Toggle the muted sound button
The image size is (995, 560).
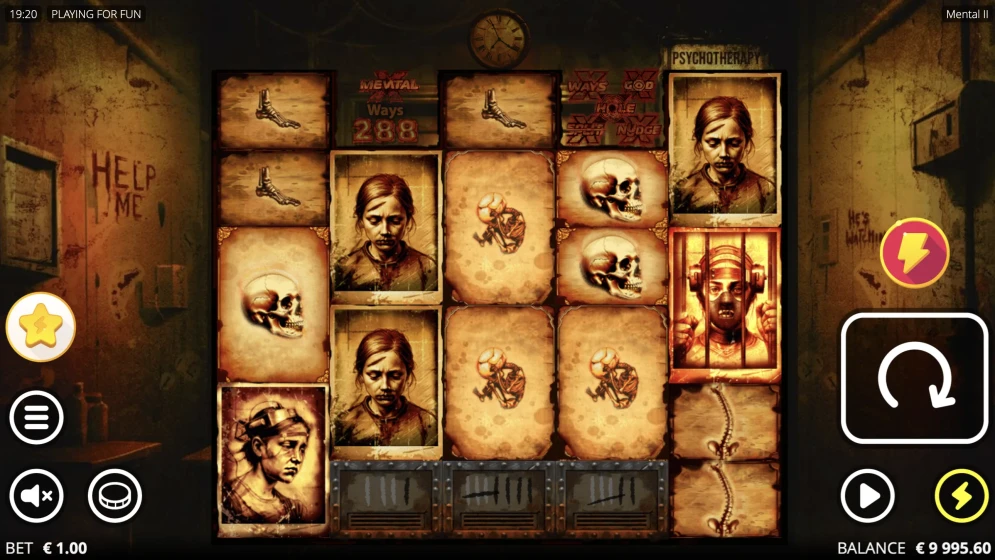[37, 495]
